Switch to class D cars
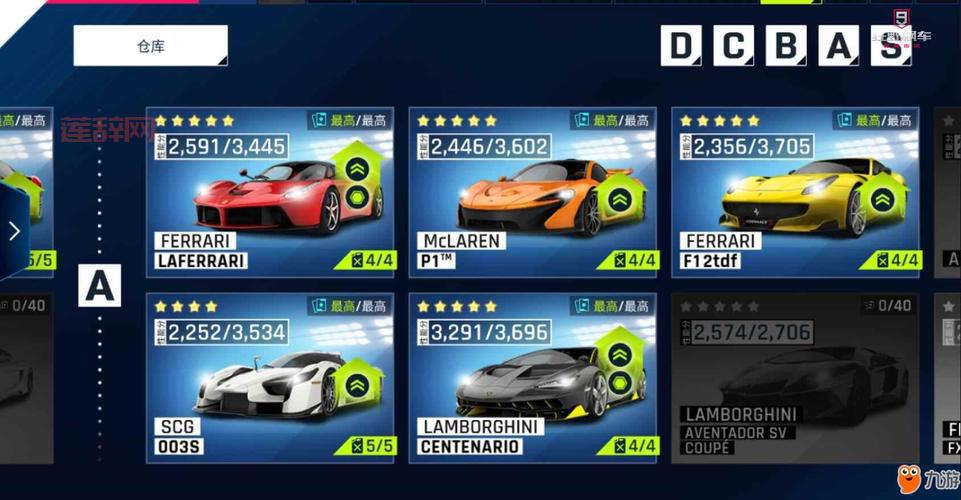The image size is (961, 500). click(x=681, y=46)
